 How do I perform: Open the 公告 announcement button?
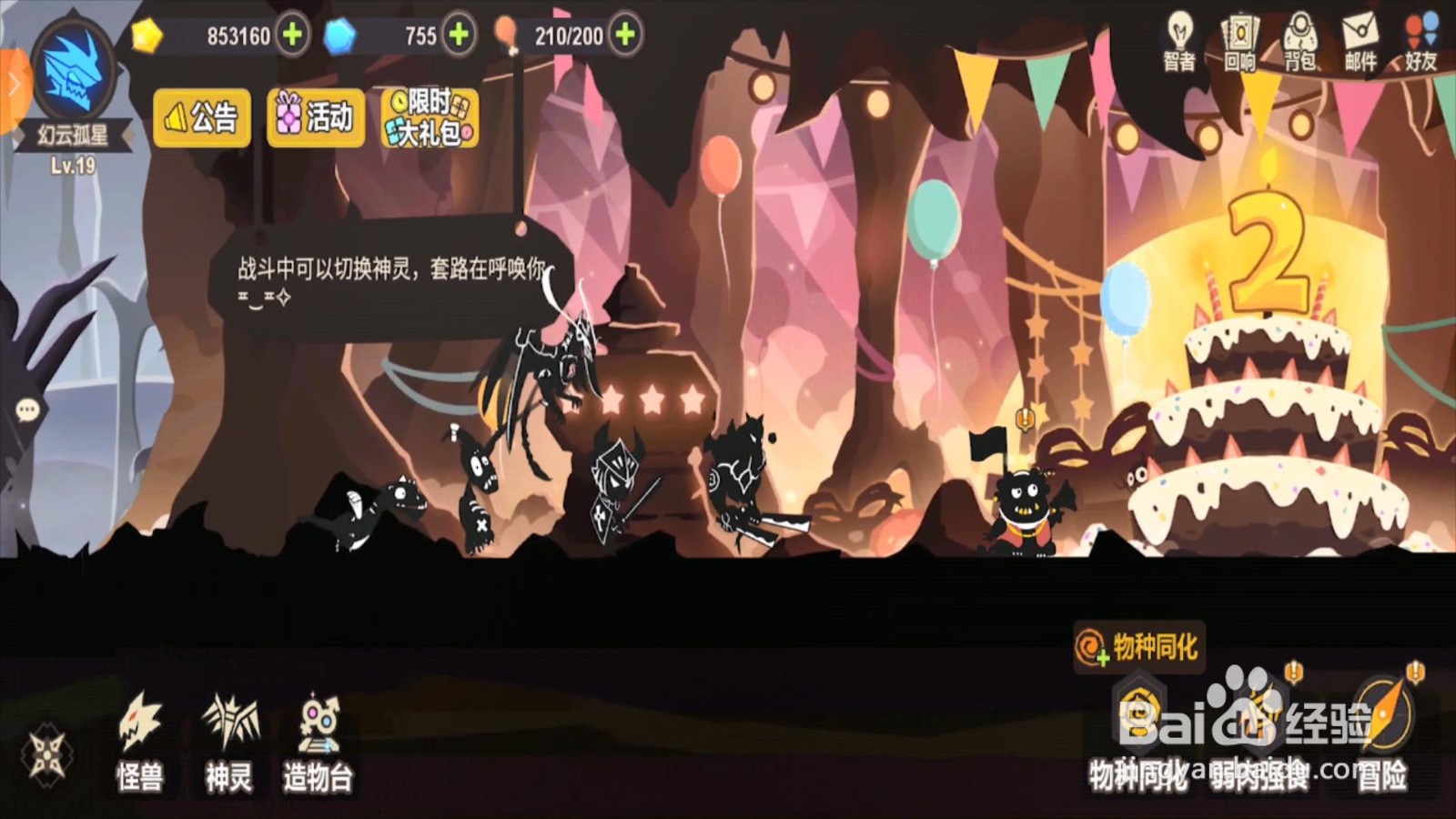click(201, 116)
